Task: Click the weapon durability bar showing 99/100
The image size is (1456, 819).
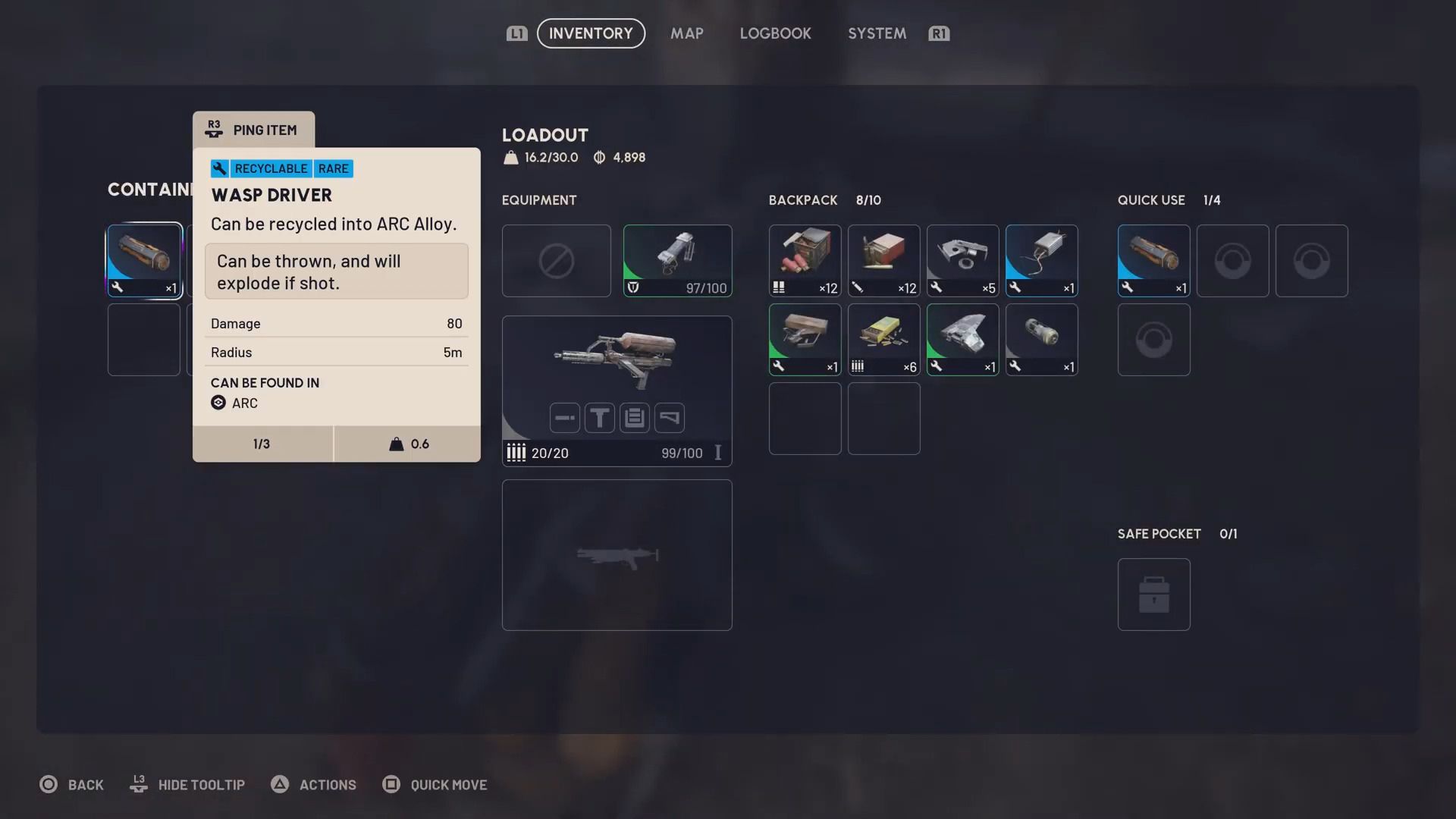Action: (x=680, y=453)
